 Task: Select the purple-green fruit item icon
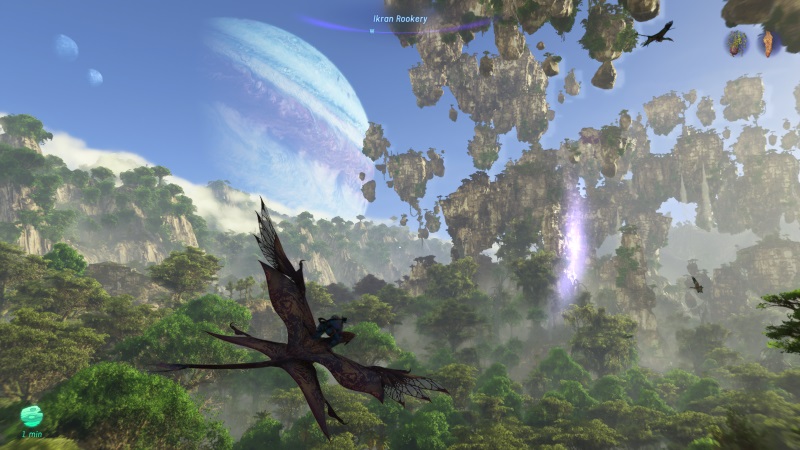[738, 43]
